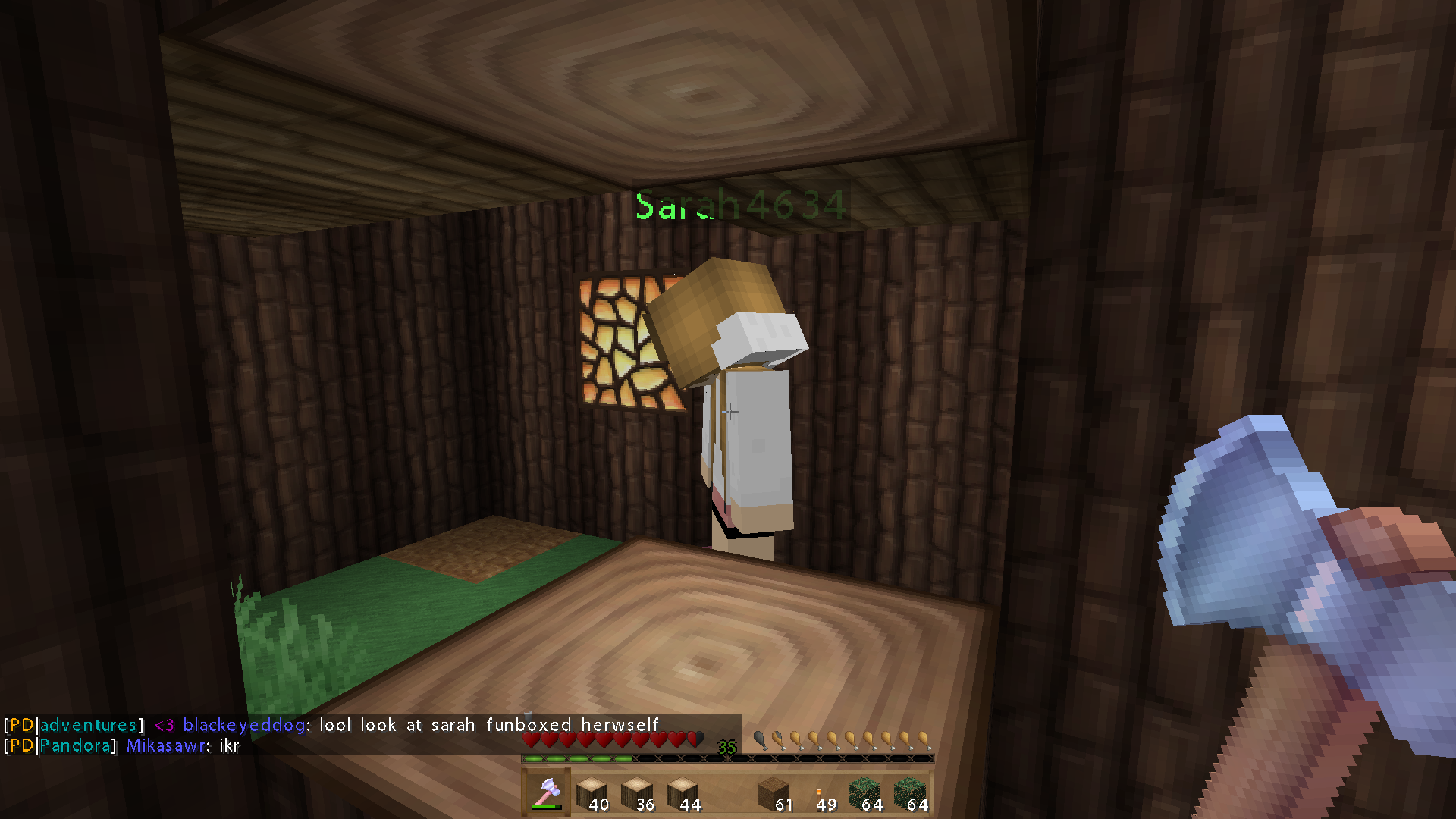Switch to the torch stack of 49

(820, 793)
